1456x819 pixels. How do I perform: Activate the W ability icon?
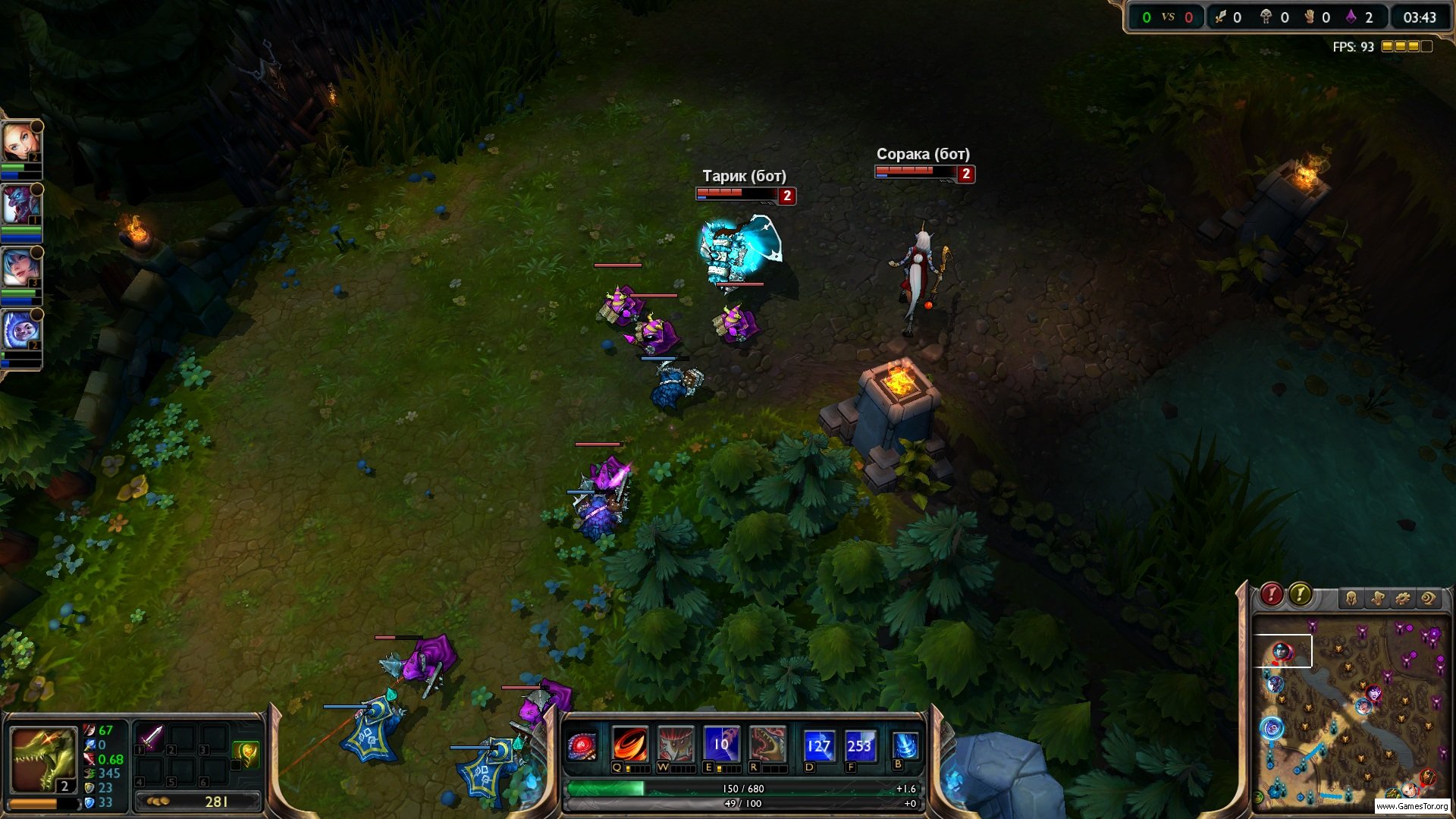(676, 744)
